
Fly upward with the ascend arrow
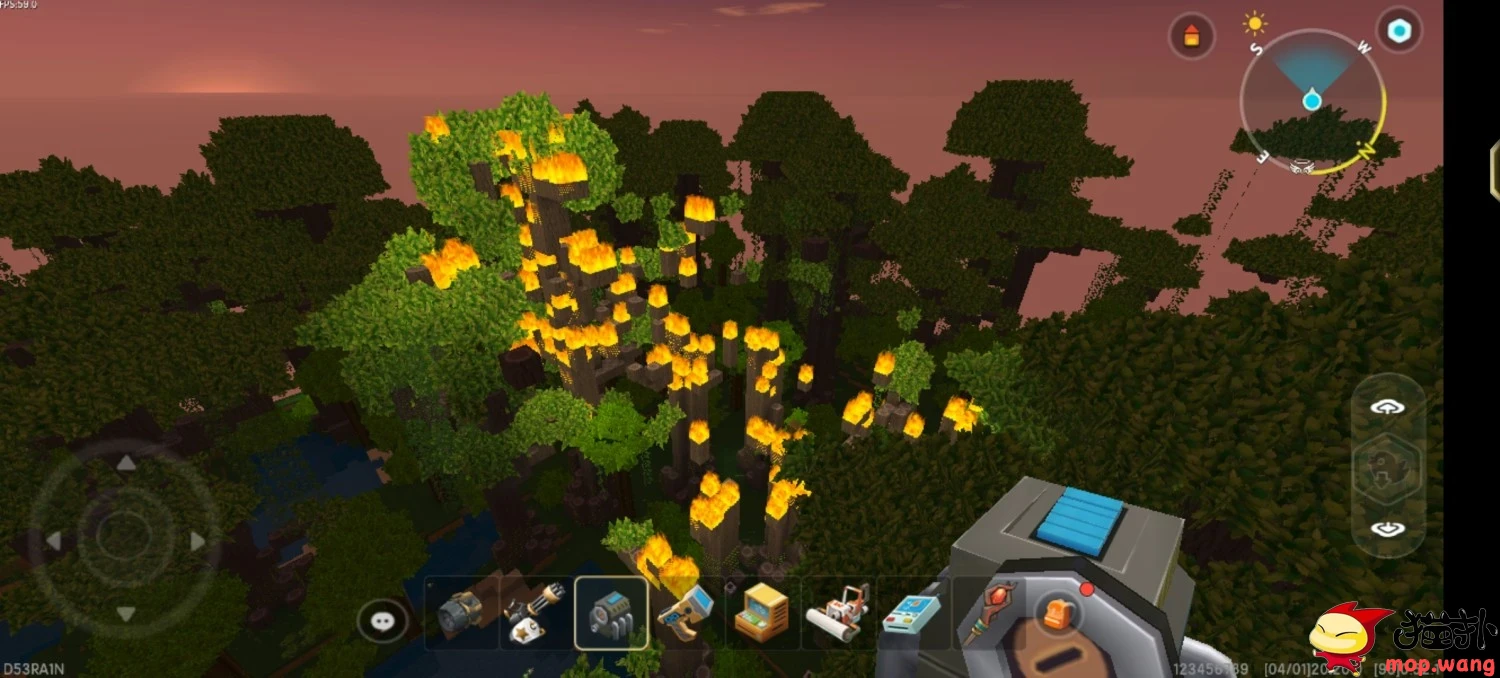1388,407
